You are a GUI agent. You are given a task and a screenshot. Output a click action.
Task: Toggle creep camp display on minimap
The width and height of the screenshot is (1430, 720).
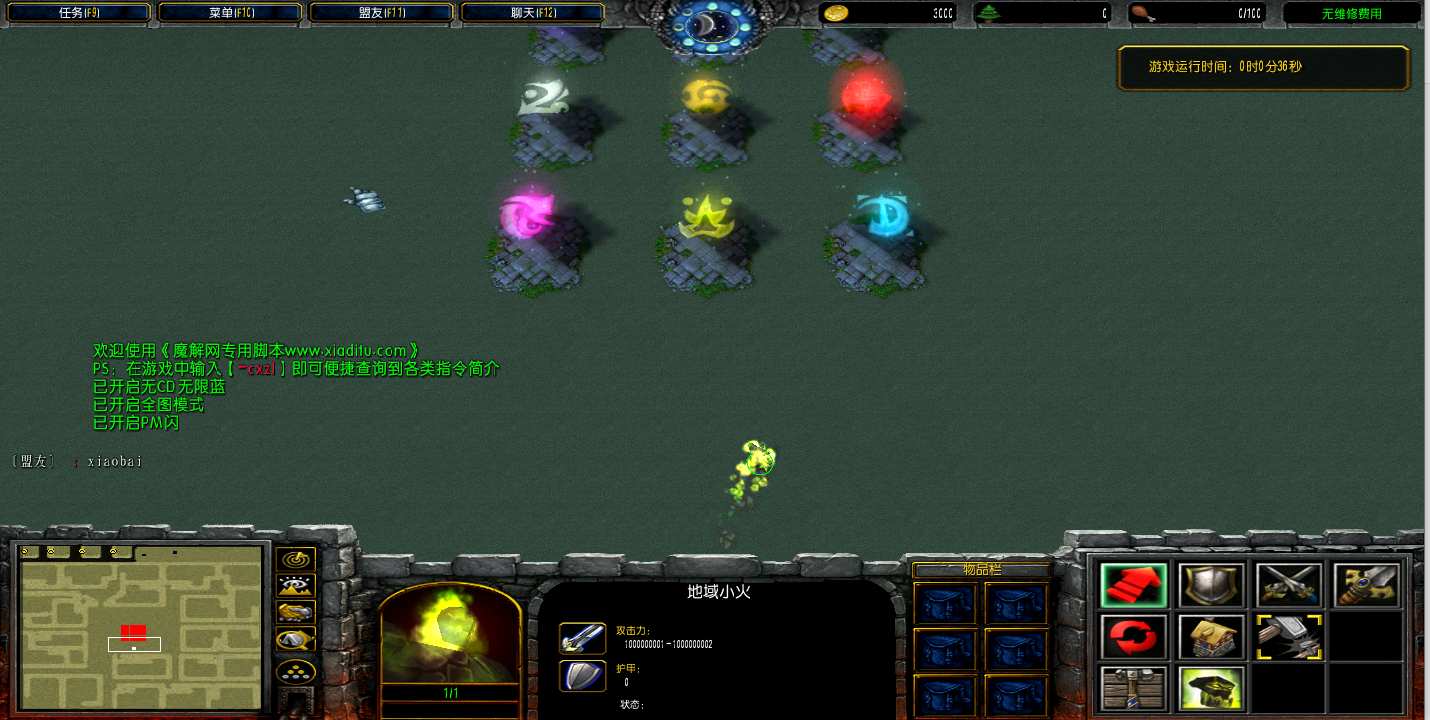[296, 639]
